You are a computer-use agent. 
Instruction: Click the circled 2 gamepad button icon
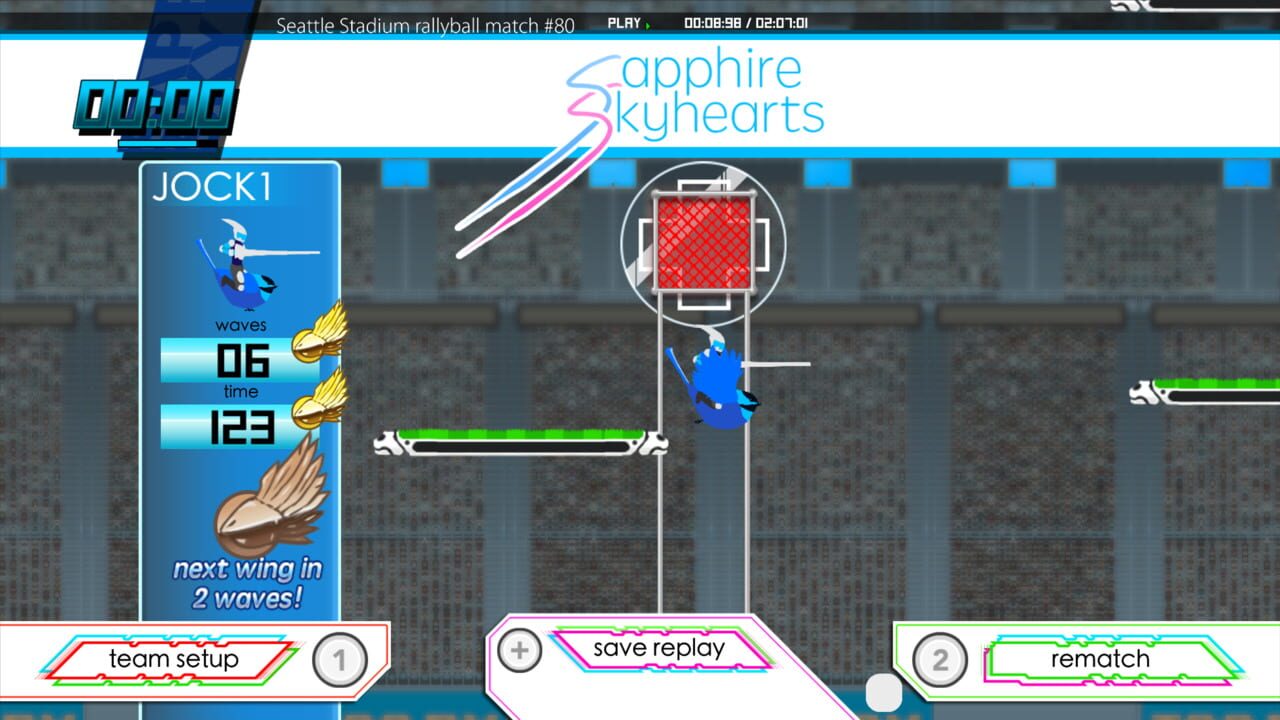pos(939,660)
